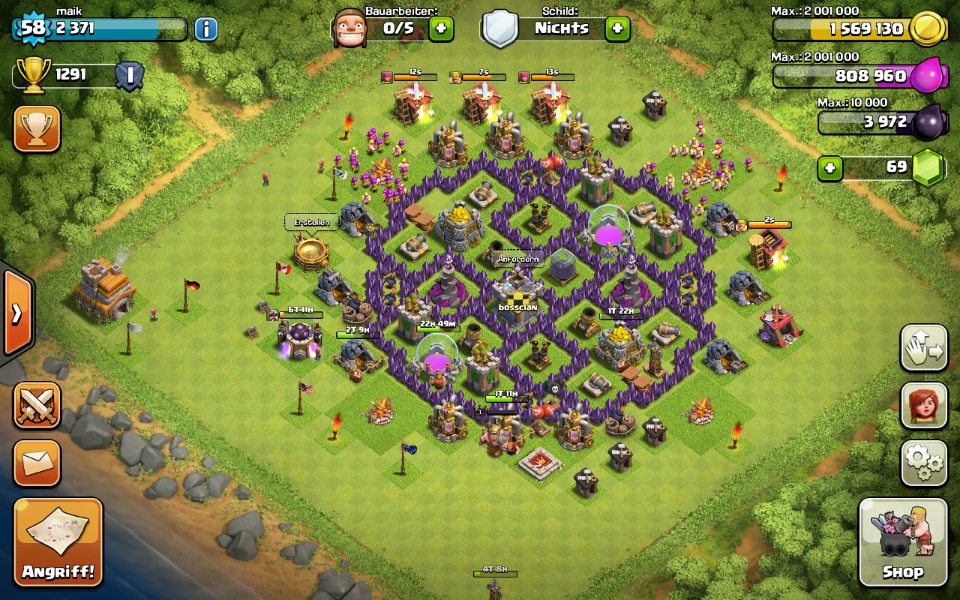960x600 pixels.
Task: Purchase more gems with the plus button
Action: [x=830, y=167]
